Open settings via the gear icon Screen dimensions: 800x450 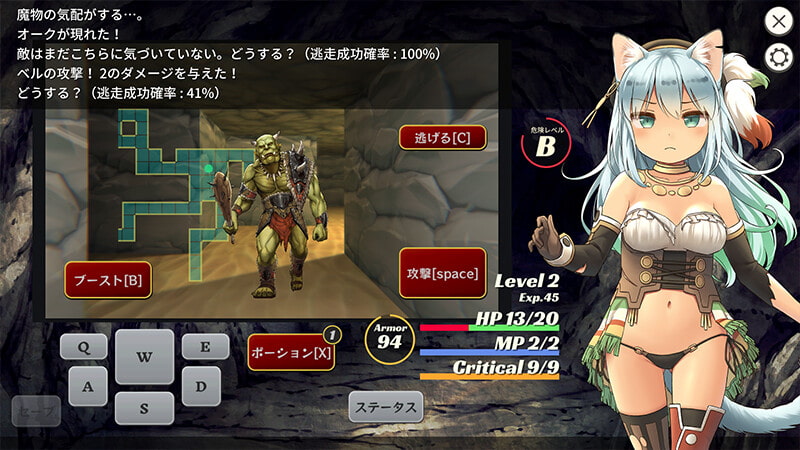click(x=778, y=56)
